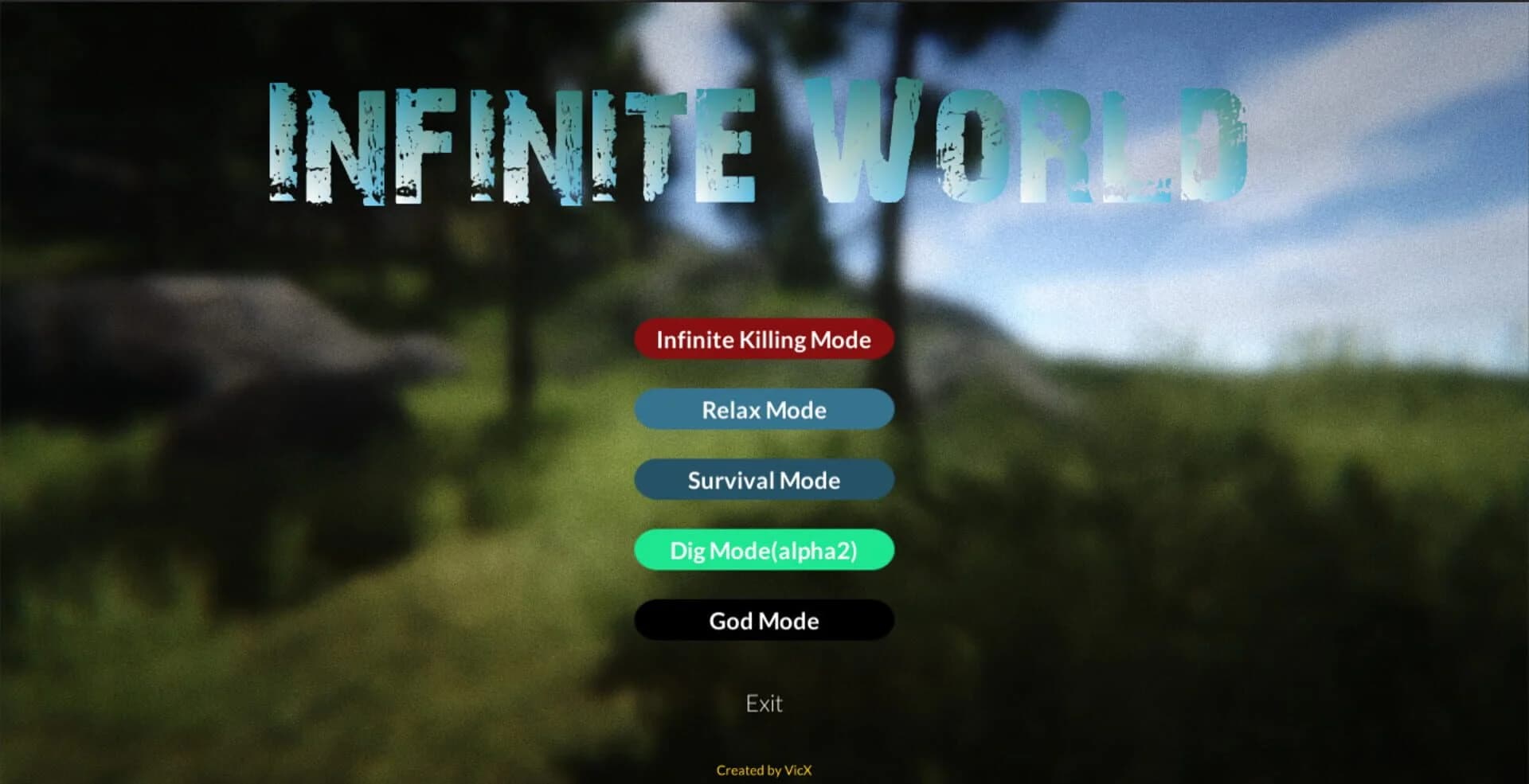
Task: Click the developer credit at screen bottom
Action: 763,770
